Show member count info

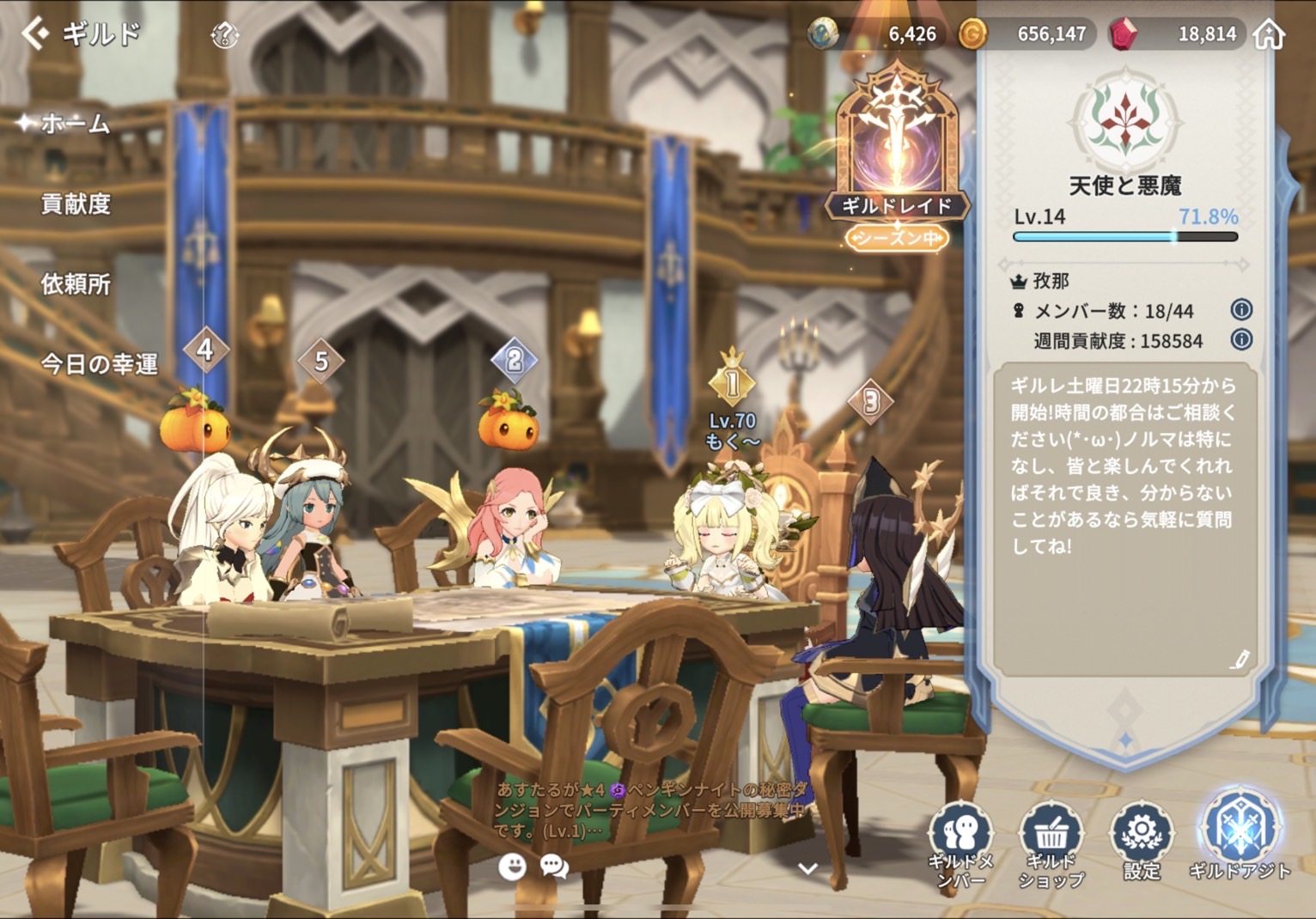[x=1241, y=309]
